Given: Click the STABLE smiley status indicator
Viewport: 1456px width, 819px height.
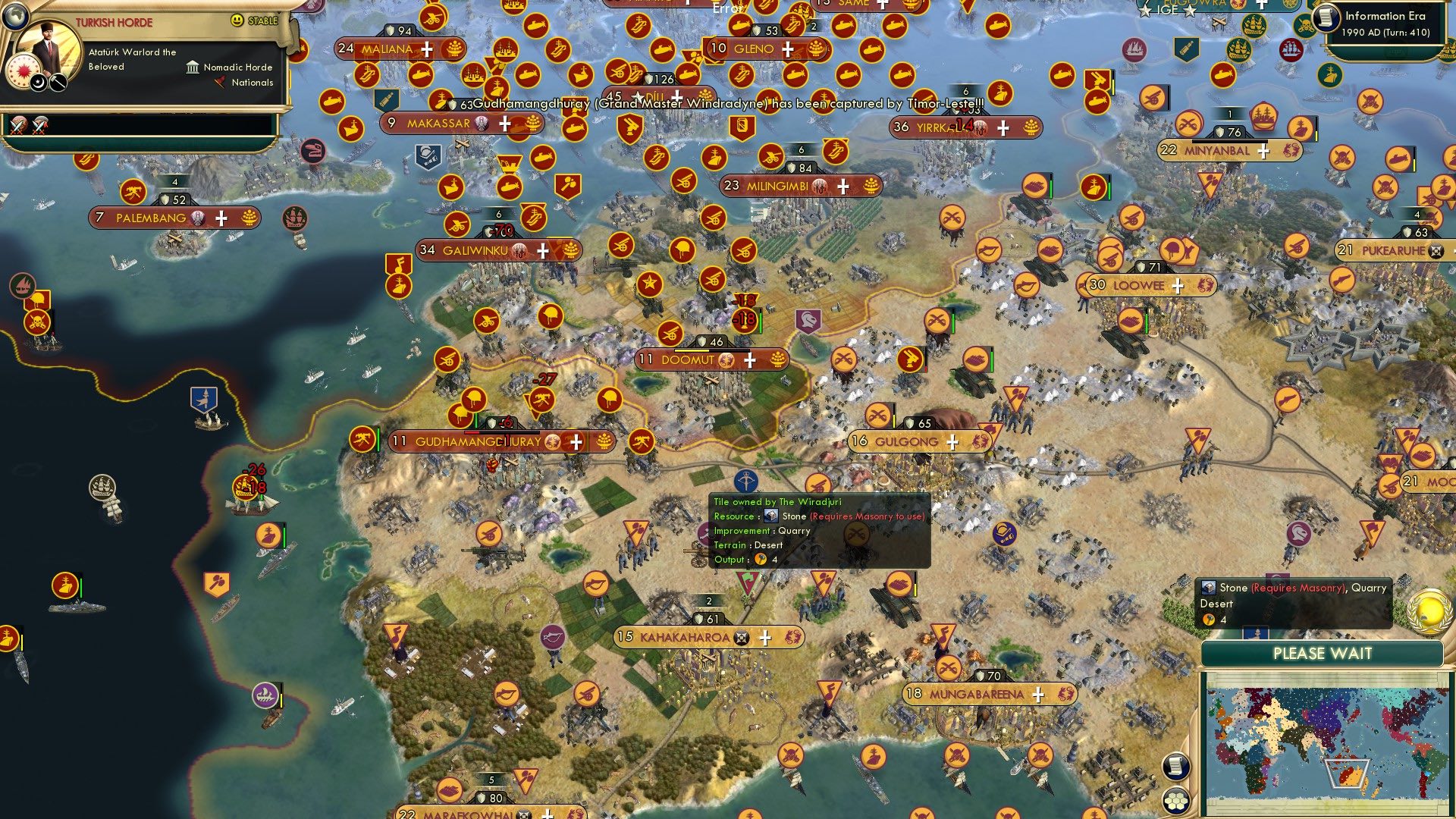Looking at the screenshot, I should pyautogui.click(x=237, y=21).
